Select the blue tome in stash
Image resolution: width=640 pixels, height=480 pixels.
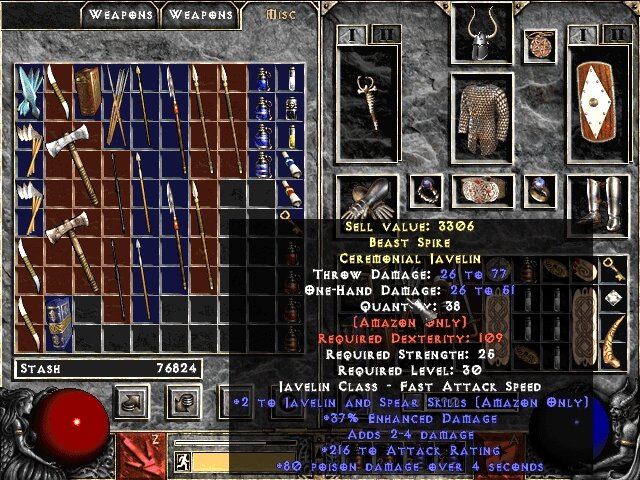coord(60,320)
